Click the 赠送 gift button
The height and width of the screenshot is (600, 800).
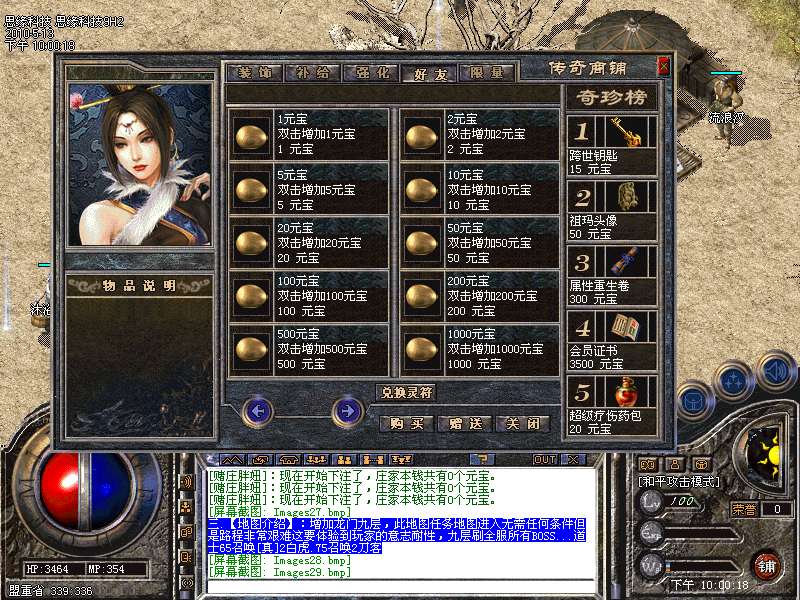click(x=465, y=423)
